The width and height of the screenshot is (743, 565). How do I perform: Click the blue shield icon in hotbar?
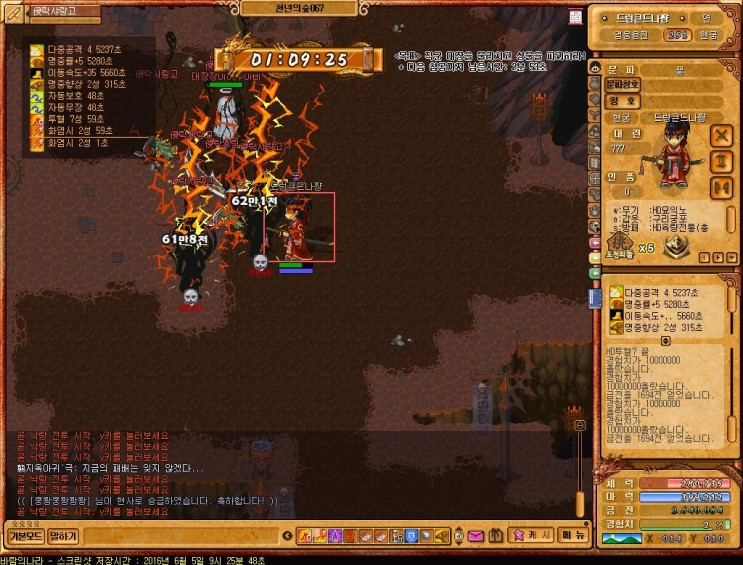coord(411,536)
